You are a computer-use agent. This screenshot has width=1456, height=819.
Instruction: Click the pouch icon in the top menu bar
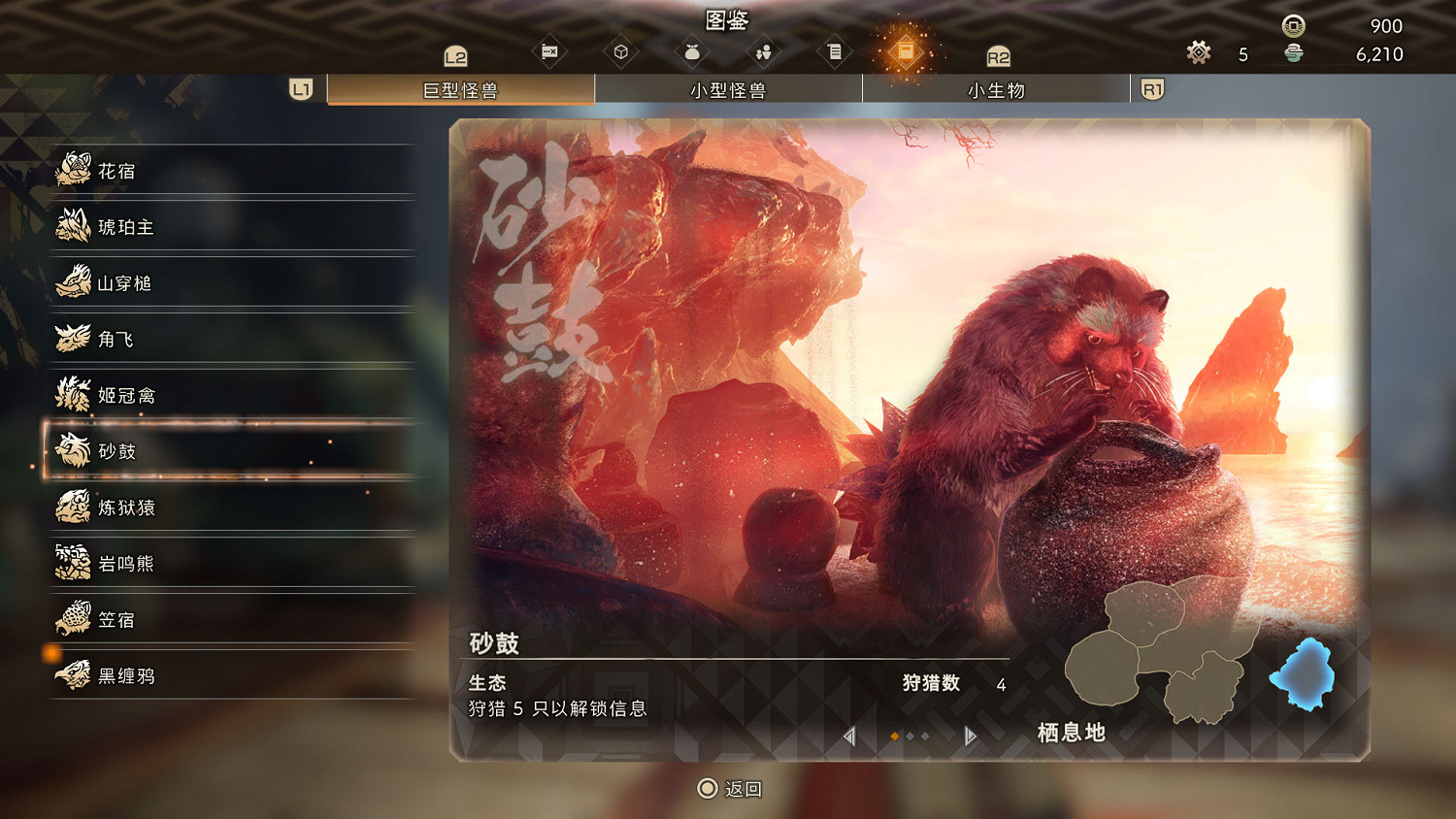pos(692,51)
